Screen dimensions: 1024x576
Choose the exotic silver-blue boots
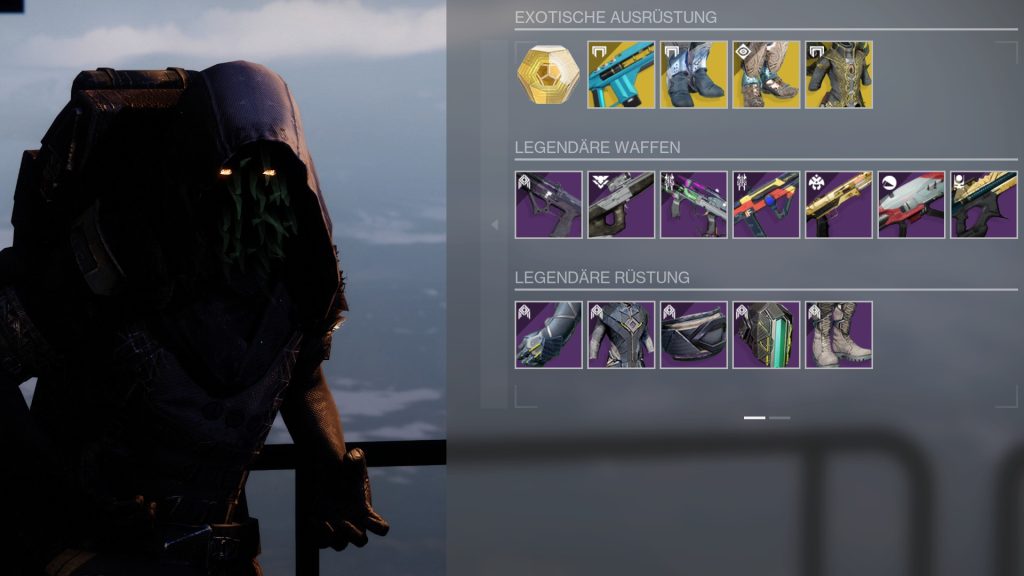(694, 75)
